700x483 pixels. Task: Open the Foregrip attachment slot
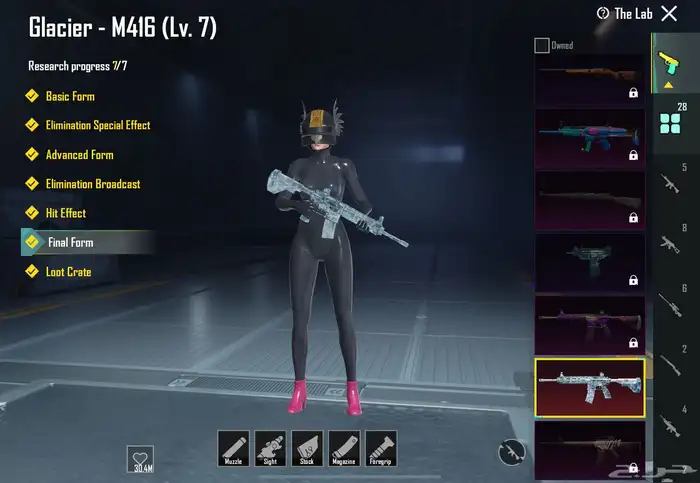coord(381,448)
